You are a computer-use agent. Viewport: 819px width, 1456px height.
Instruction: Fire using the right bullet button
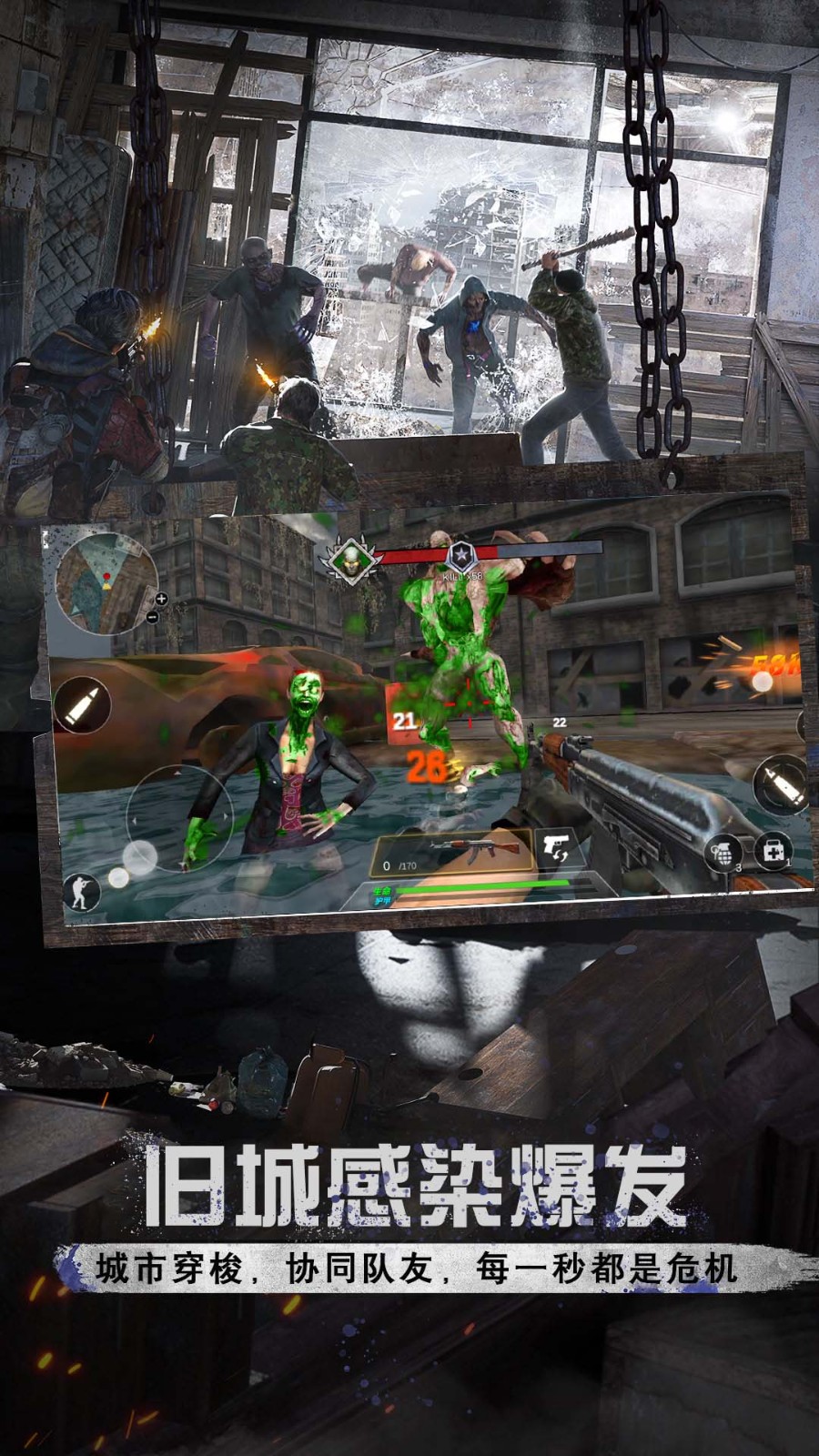coord(780,783)
